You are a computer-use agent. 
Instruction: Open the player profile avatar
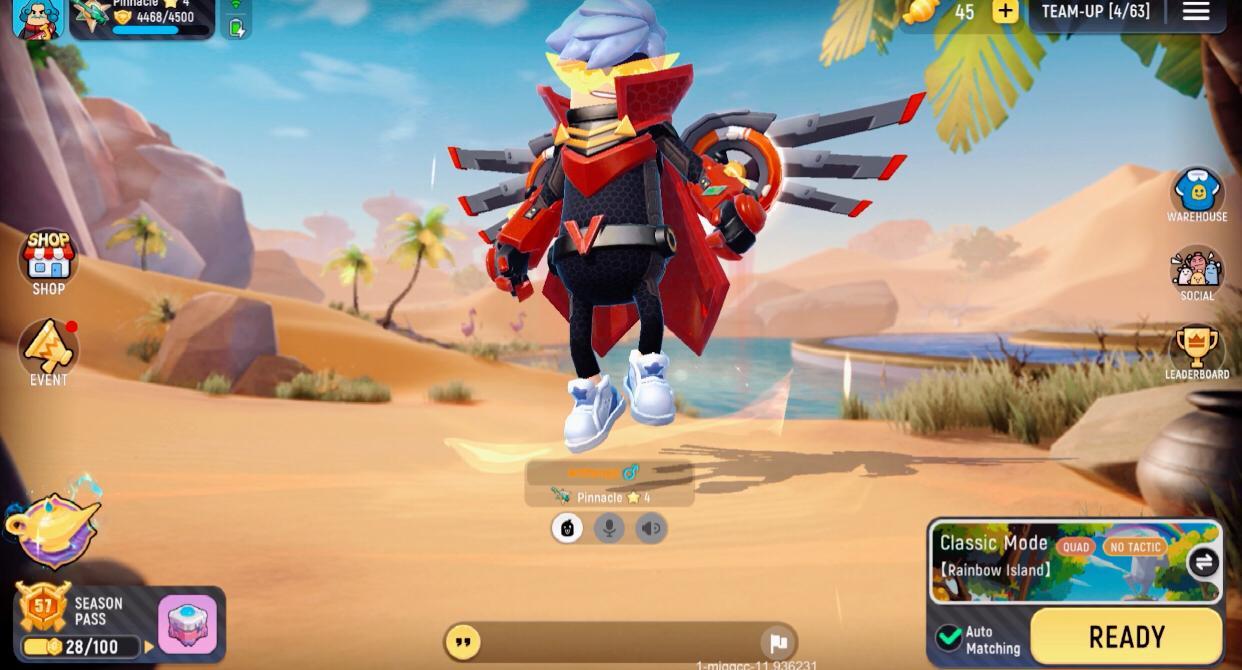(x=38, y=18)
